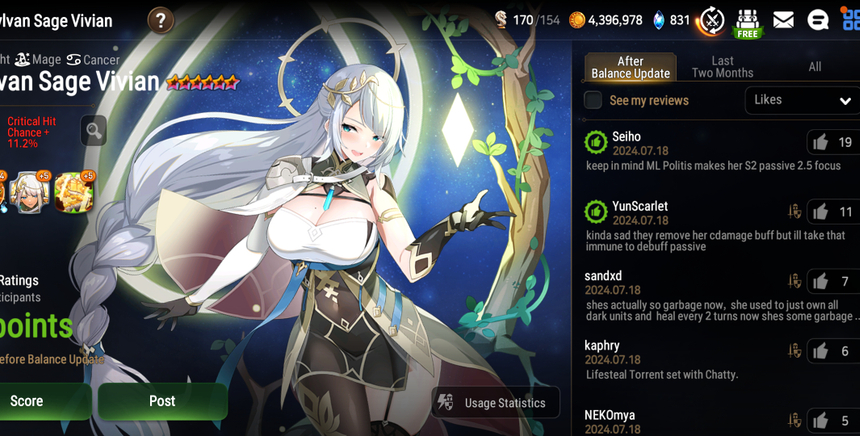Show All reviews tab
Viewport: 860px width, 436px height.
coord(814,67)
